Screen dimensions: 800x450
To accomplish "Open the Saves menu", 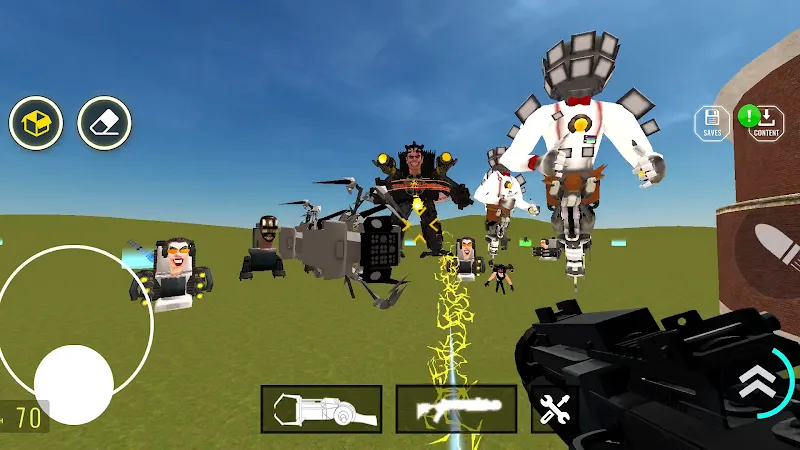I will point(712,123).
